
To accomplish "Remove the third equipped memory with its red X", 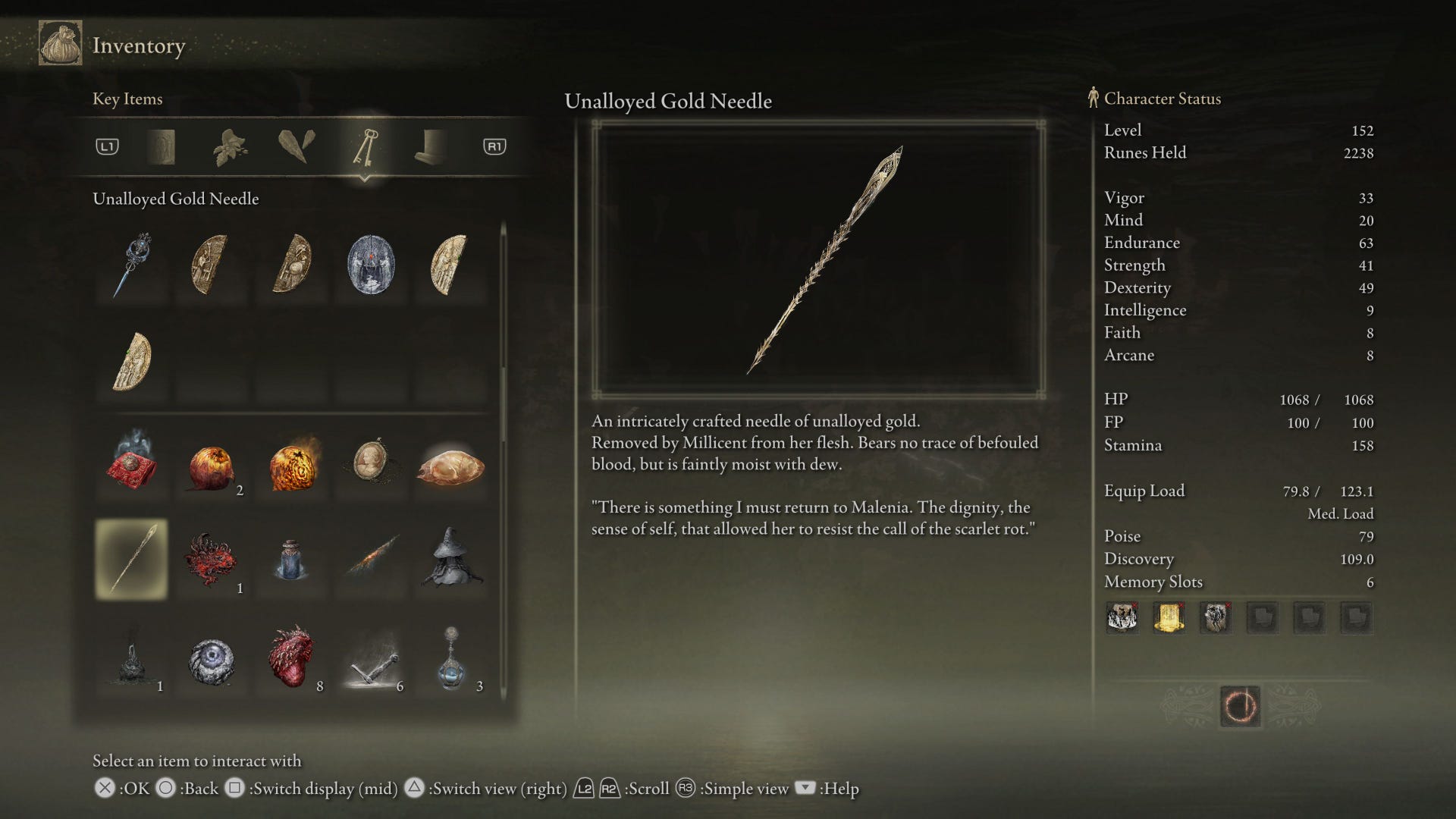I will tap(1228, 606).
